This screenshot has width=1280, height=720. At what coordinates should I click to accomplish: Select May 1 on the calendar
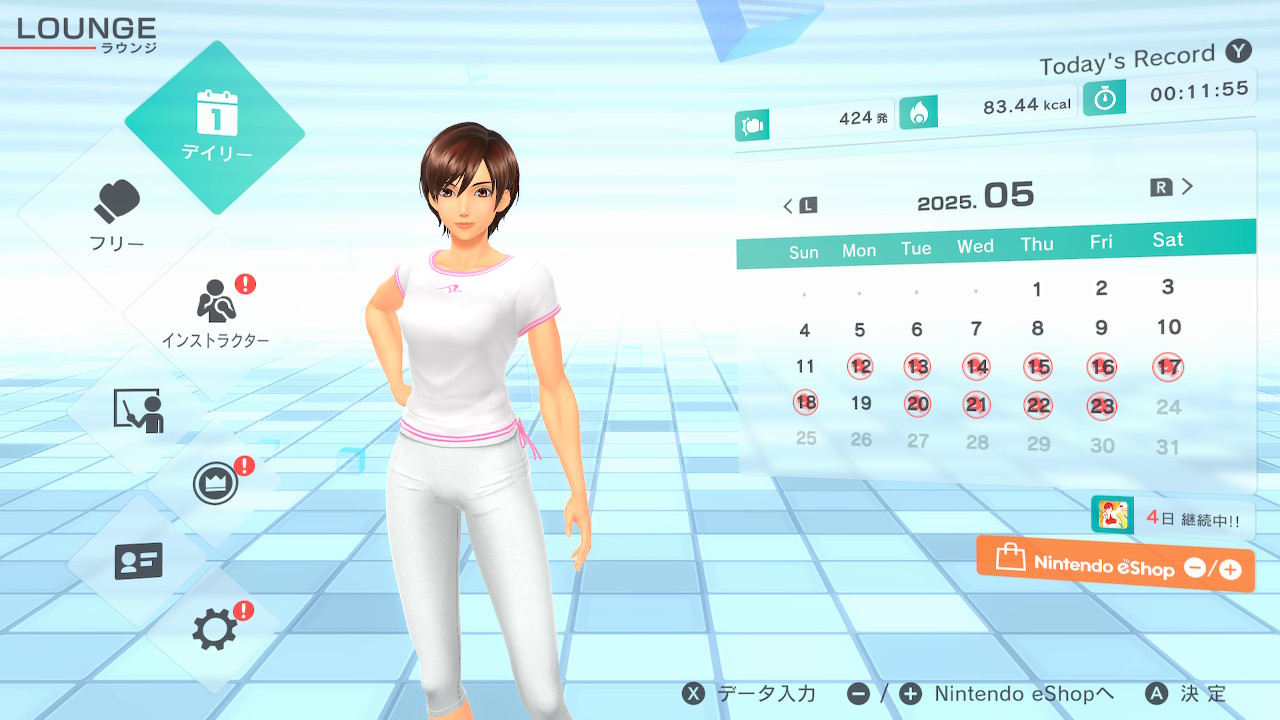1037,290
